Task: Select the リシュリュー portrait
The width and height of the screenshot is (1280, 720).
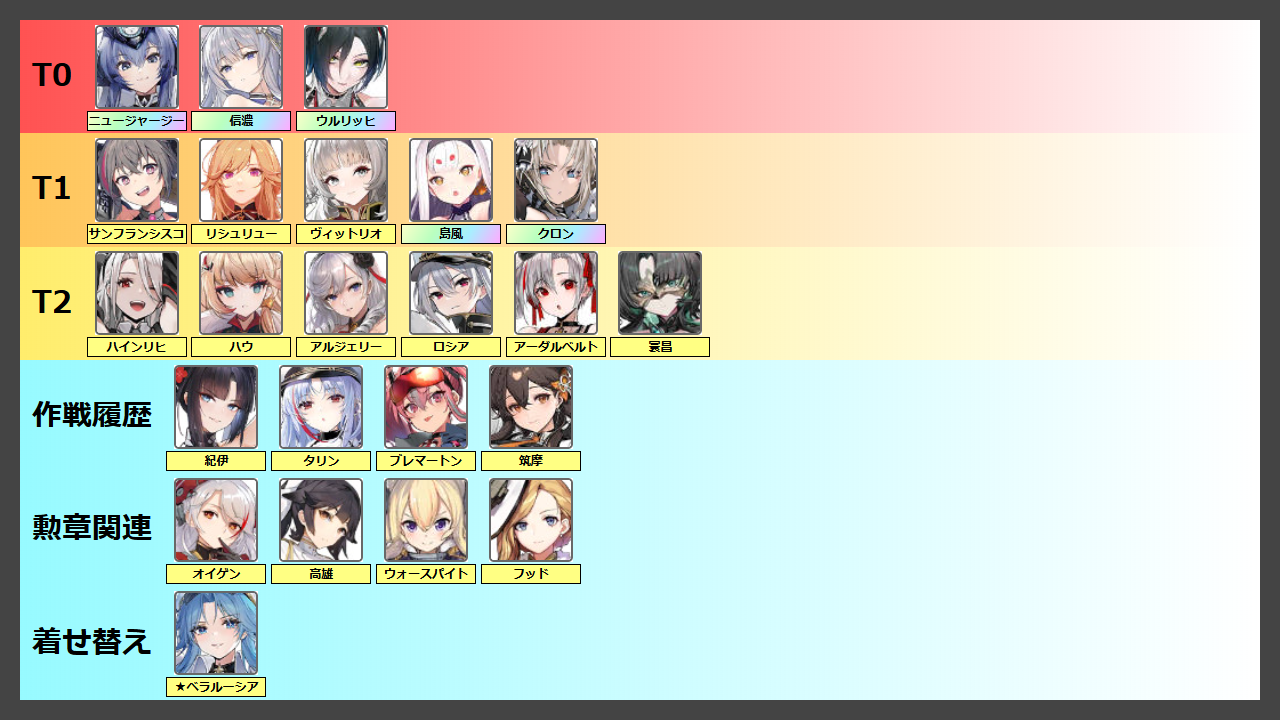Action: 241,180
